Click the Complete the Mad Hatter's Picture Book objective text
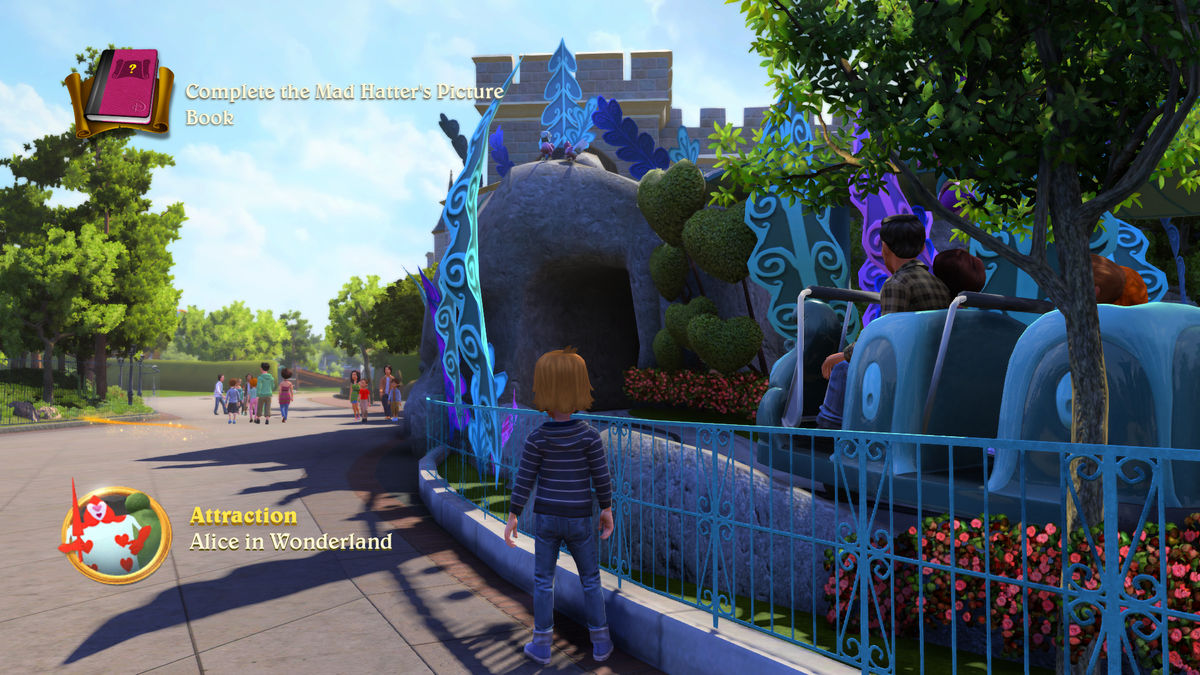 [x=343, y=104]
